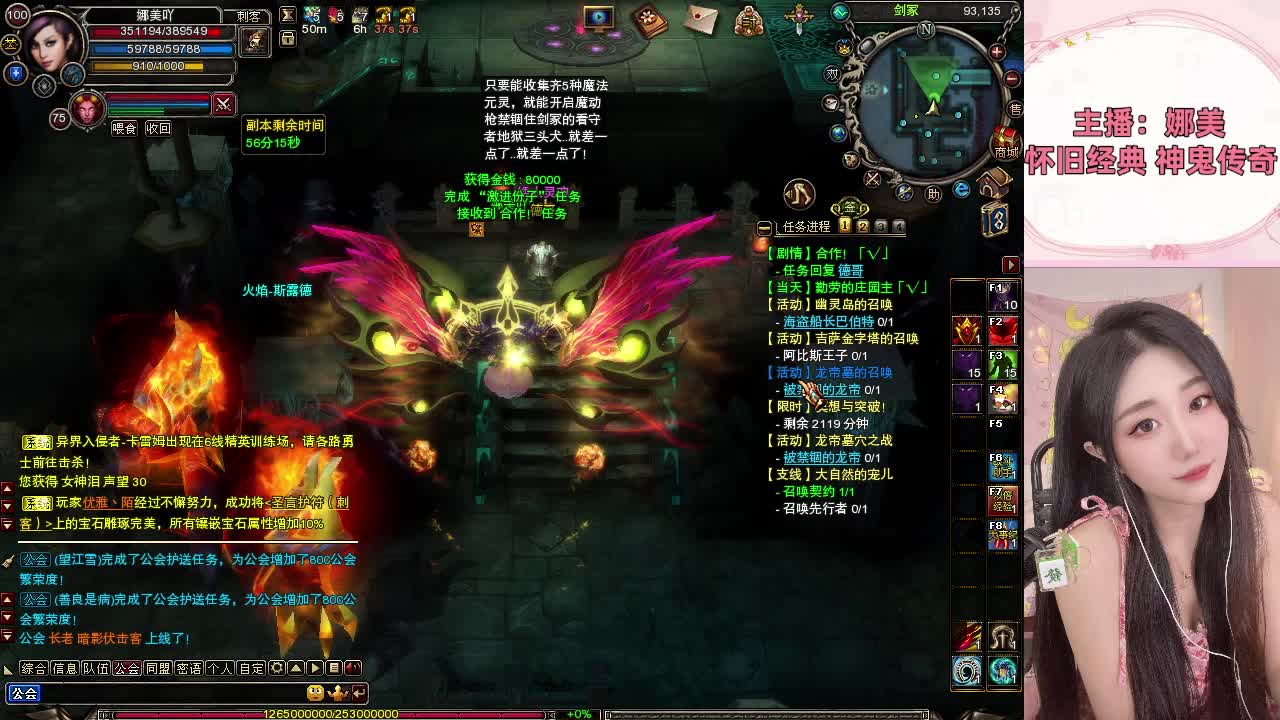Zoom out the minimap with the minus button
Image resolution: width=1280 pixels, height=720 pixels.
click(x=1011, y=78)
